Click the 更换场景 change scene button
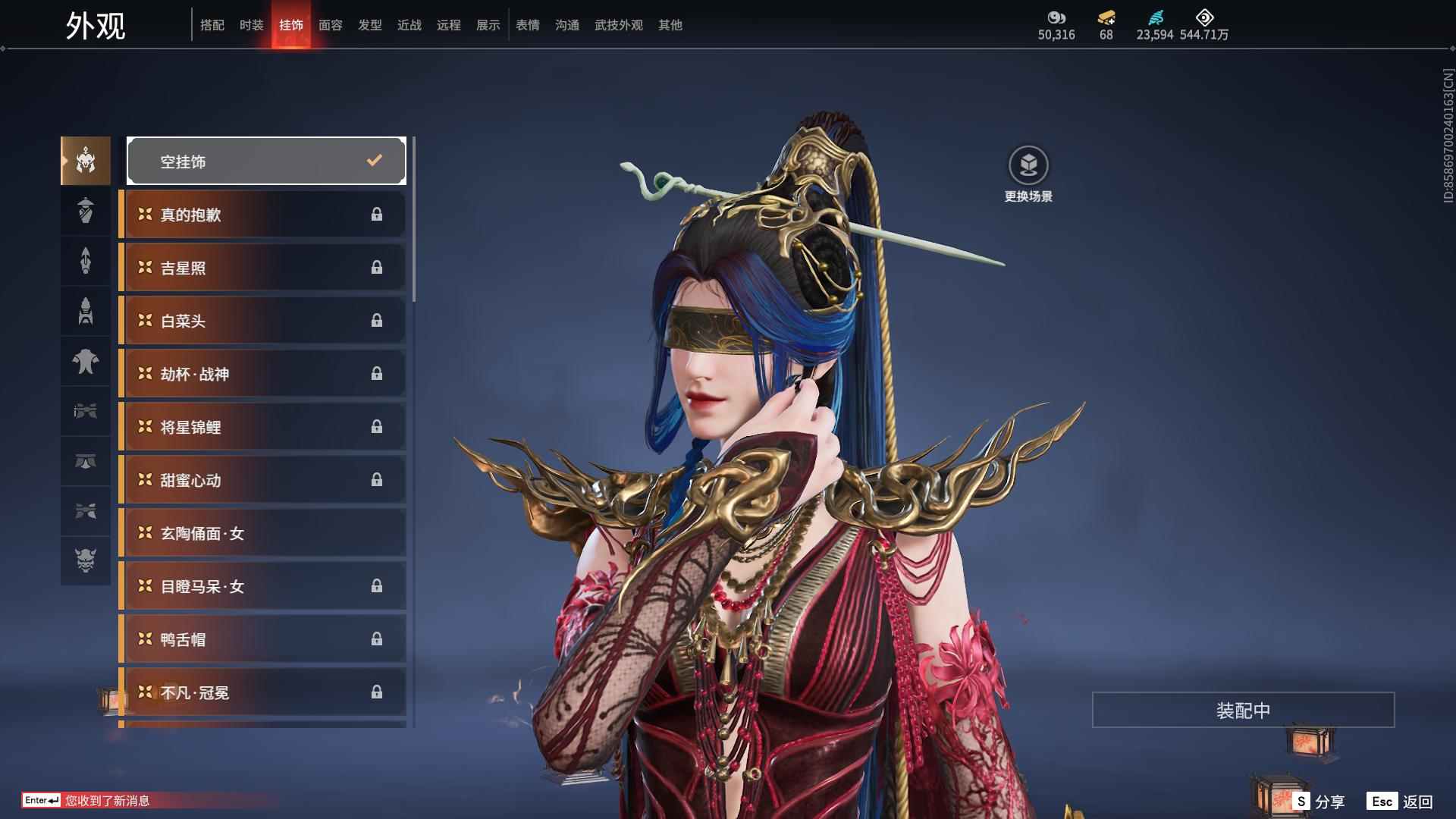The height and width of the screenshot is (819, 1456). tap(1028, 174)
